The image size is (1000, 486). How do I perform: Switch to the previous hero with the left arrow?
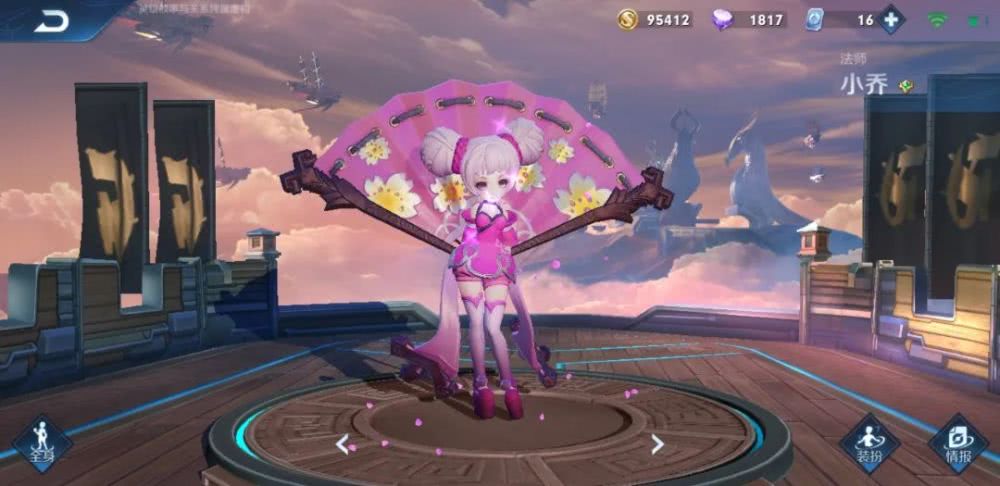(x=343, y=444)
